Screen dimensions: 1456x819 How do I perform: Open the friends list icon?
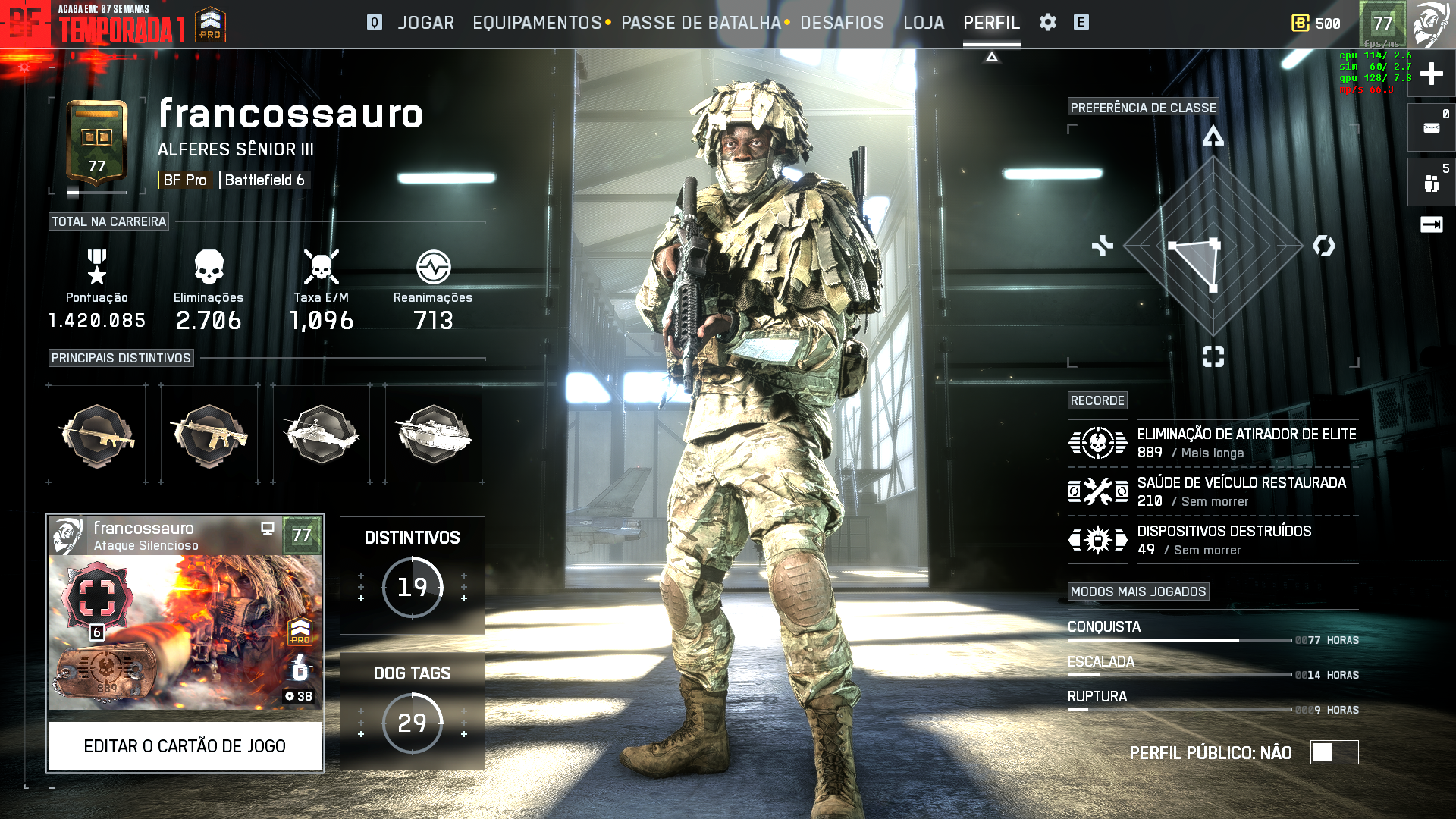click(x=1431, y=182)
